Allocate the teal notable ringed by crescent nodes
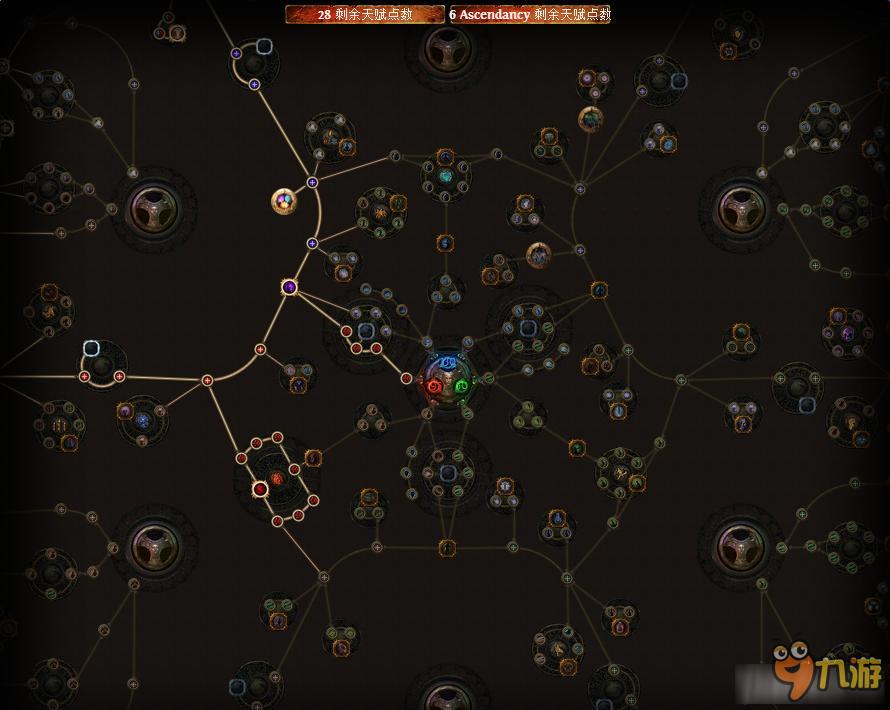 coord(446,177)
